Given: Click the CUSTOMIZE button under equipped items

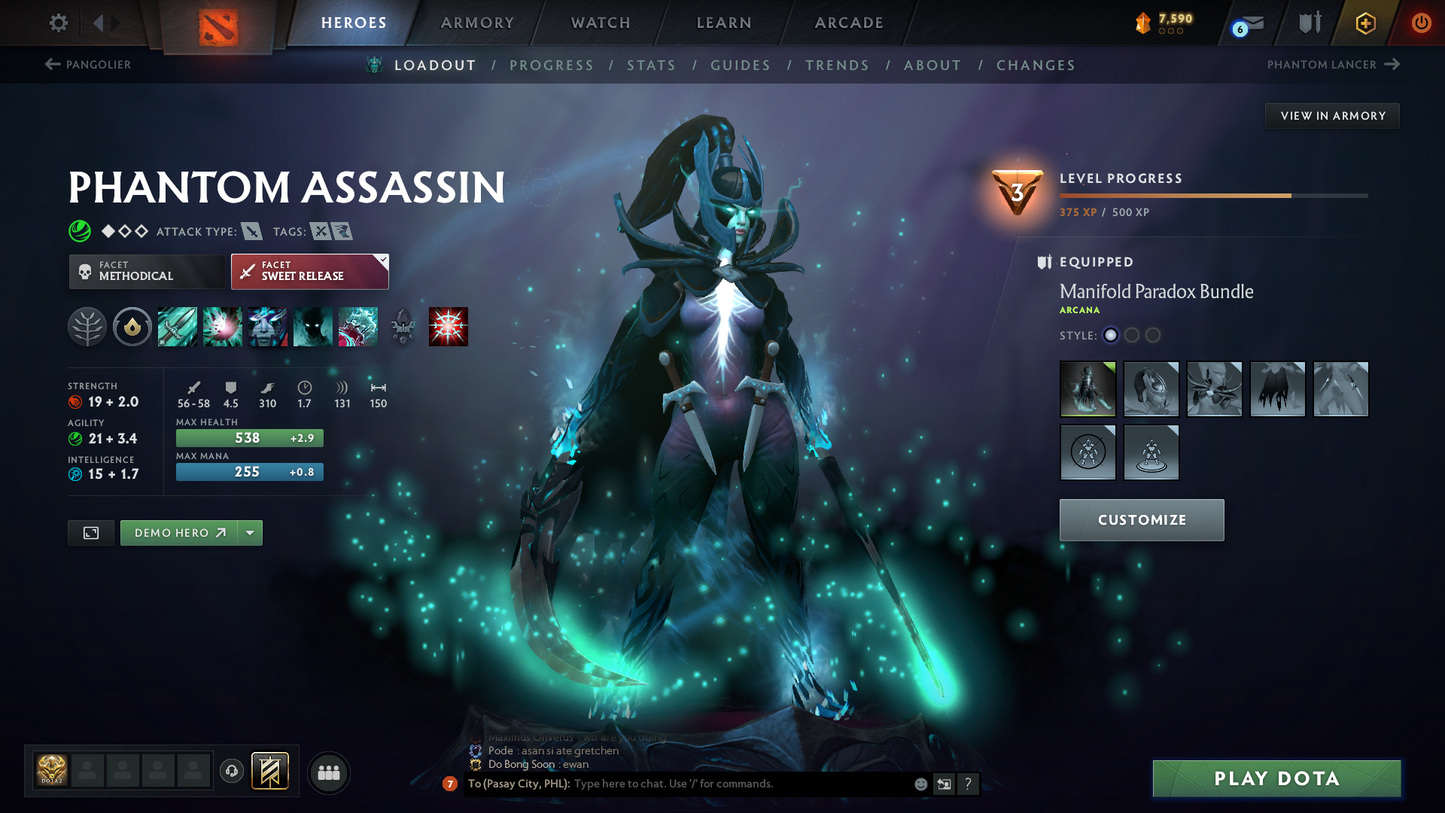Looking at the screenshot, I should click(x=1141, y=520).
